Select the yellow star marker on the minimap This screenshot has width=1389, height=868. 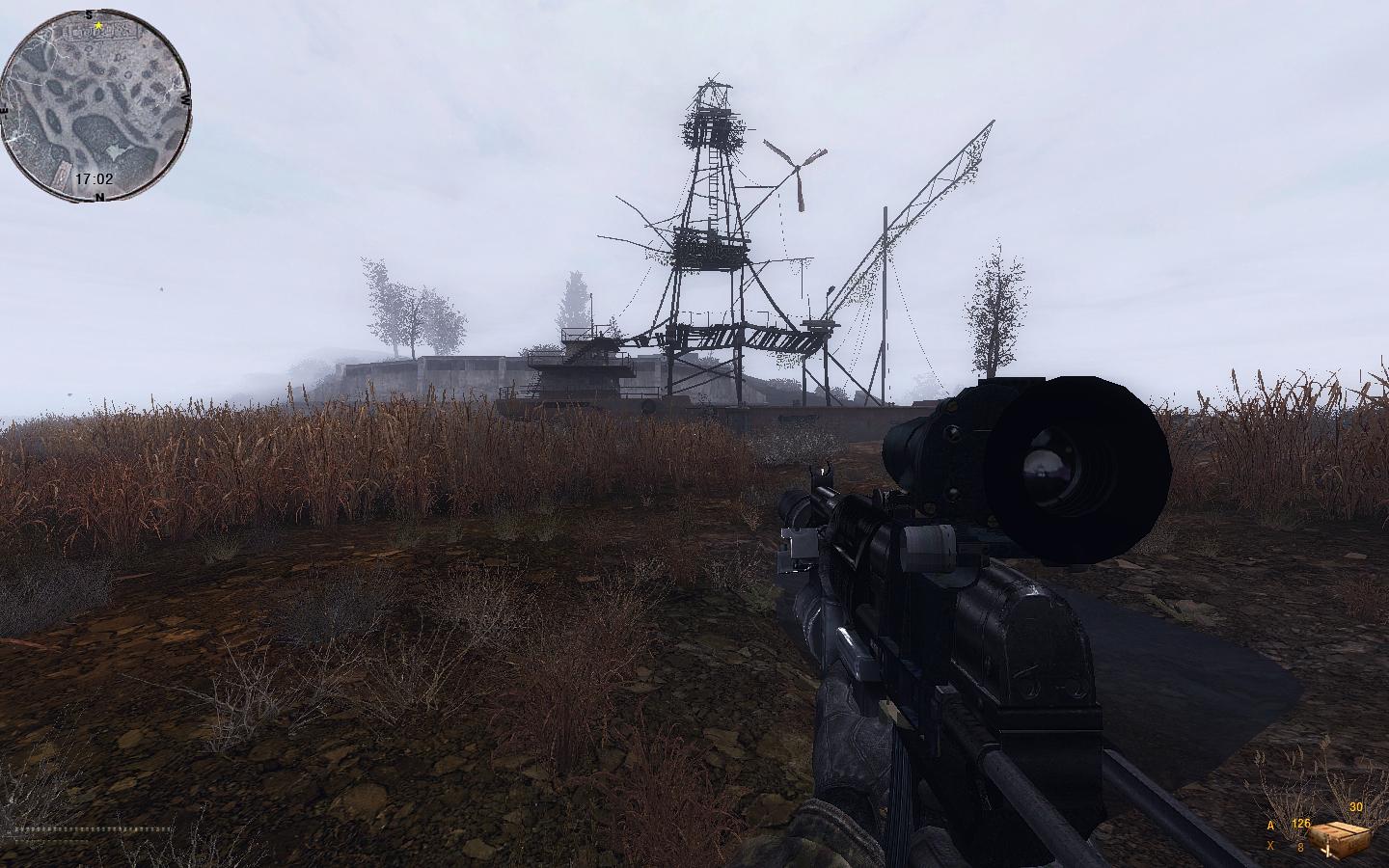point(98,26)
